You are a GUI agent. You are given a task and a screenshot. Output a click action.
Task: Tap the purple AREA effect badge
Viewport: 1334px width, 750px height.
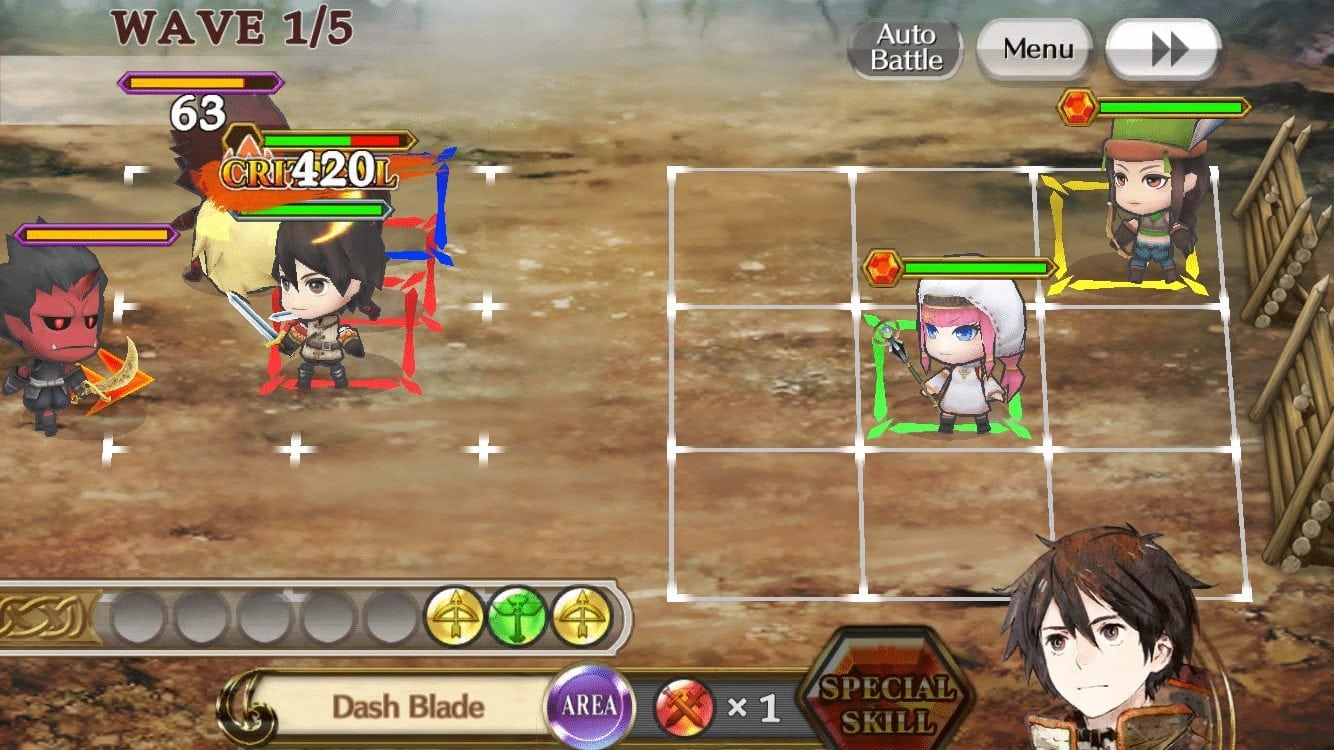pos(587,706)
